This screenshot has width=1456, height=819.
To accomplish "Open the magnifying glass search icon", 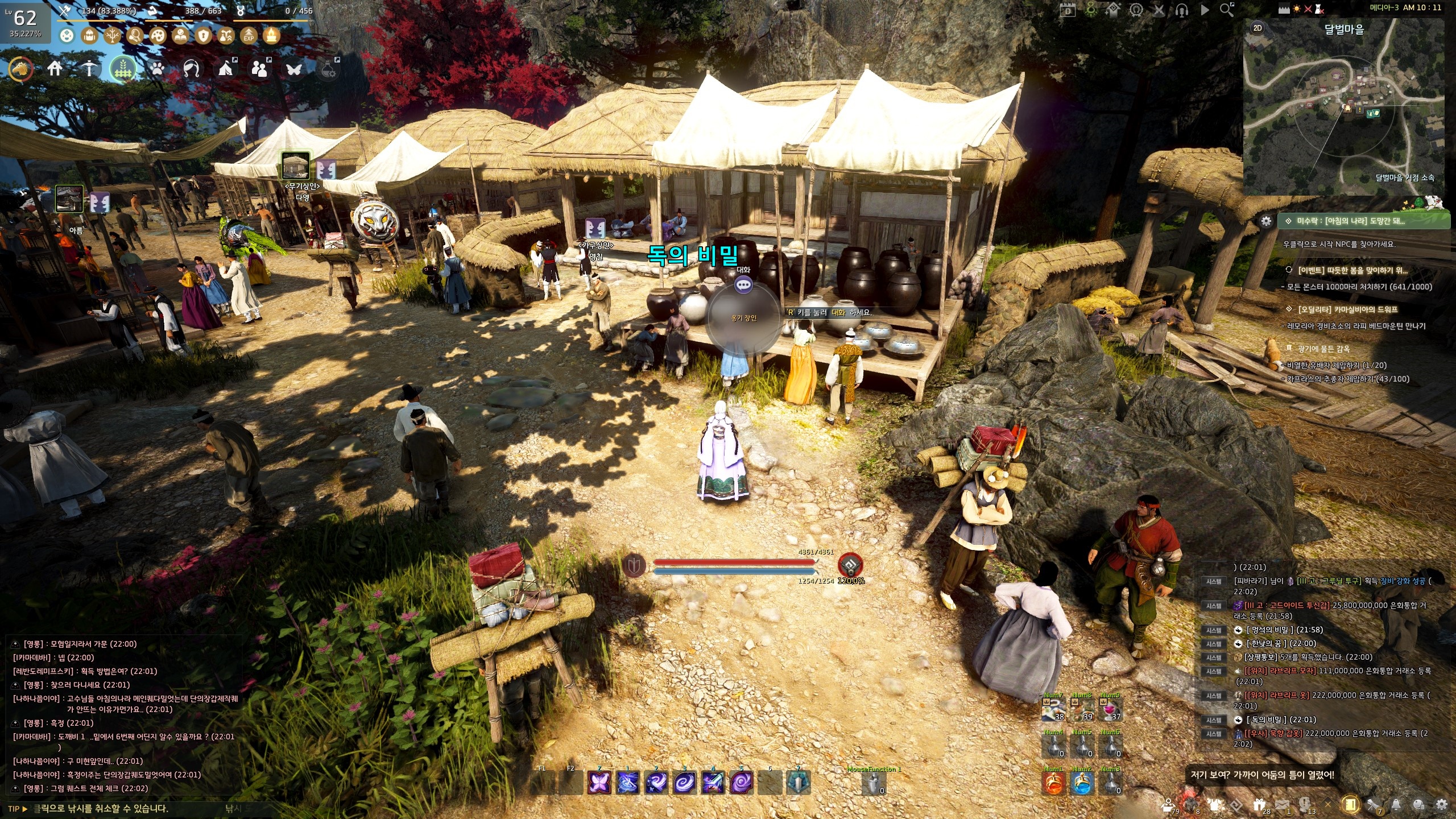I will tap(1226, 10).
